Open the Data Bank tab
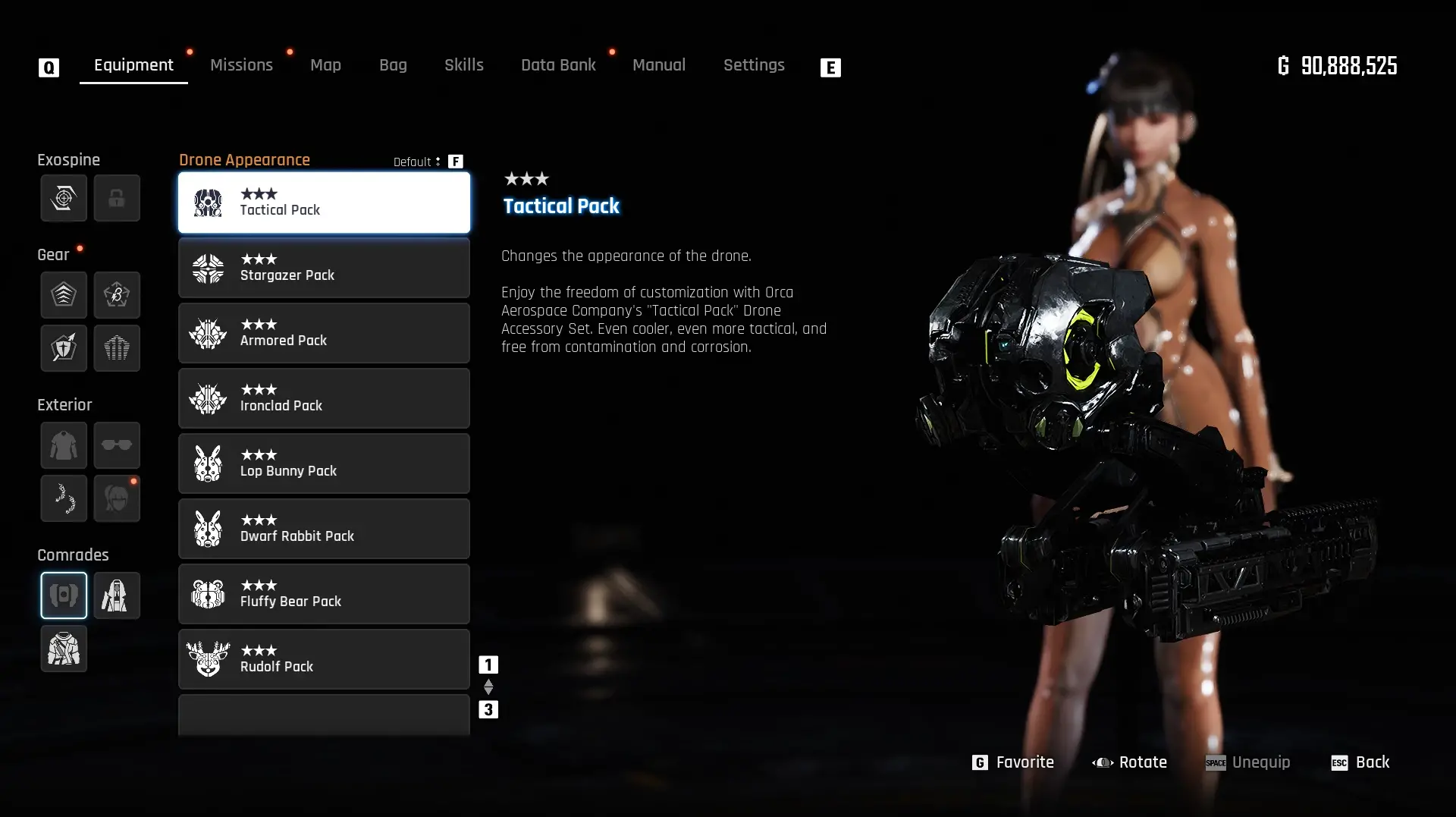The height and width of the screenshot is (817, 1456). pos(558,65)
